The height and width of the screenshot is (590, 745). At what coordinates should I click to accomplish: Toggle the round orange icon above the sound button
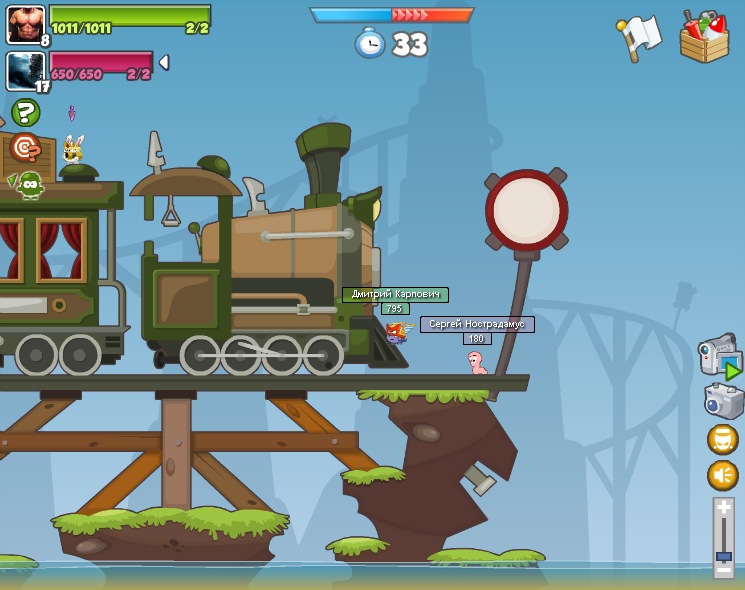coord(722,440)
